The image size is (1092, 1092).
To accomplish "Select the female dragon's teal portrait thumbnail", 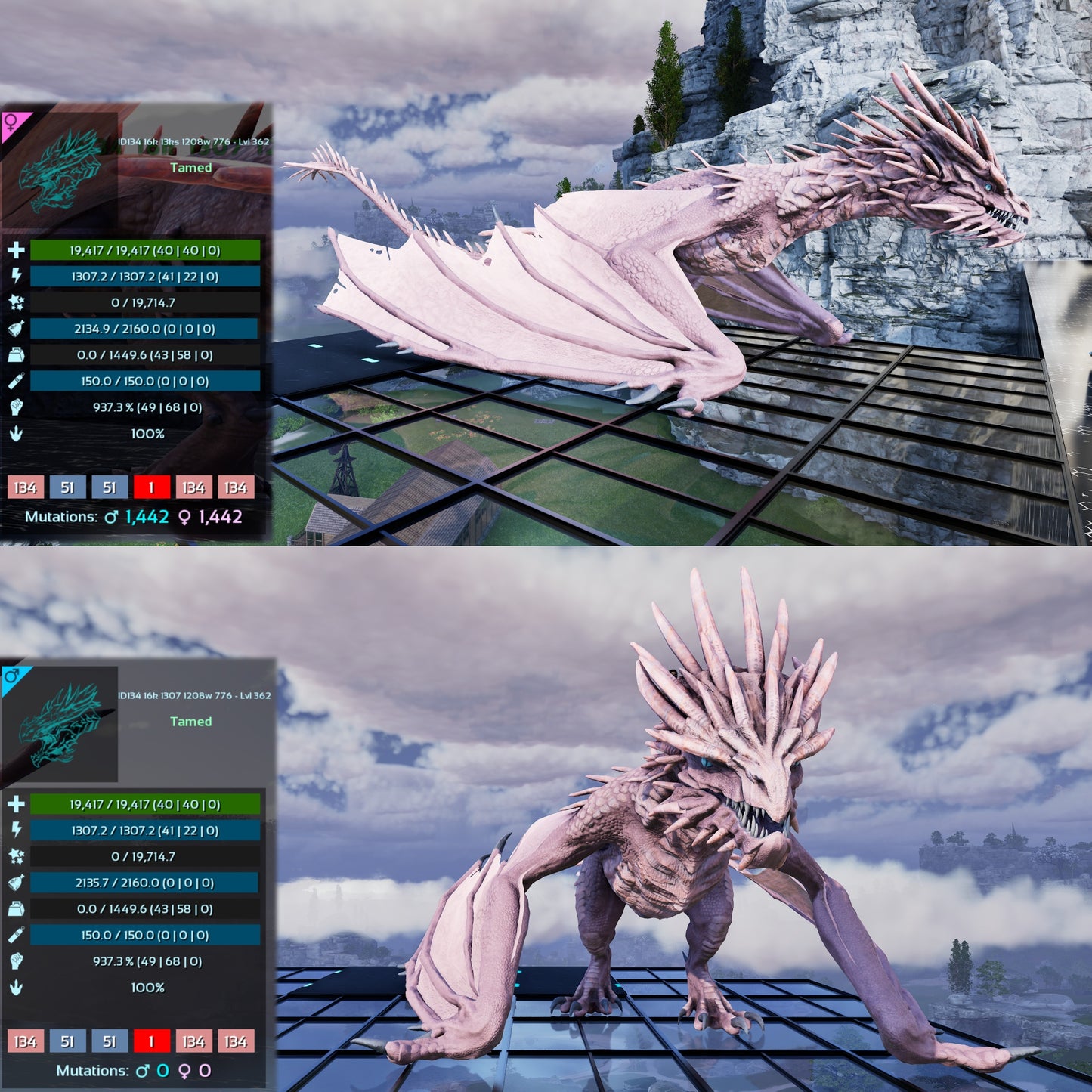I will (60, 171).
